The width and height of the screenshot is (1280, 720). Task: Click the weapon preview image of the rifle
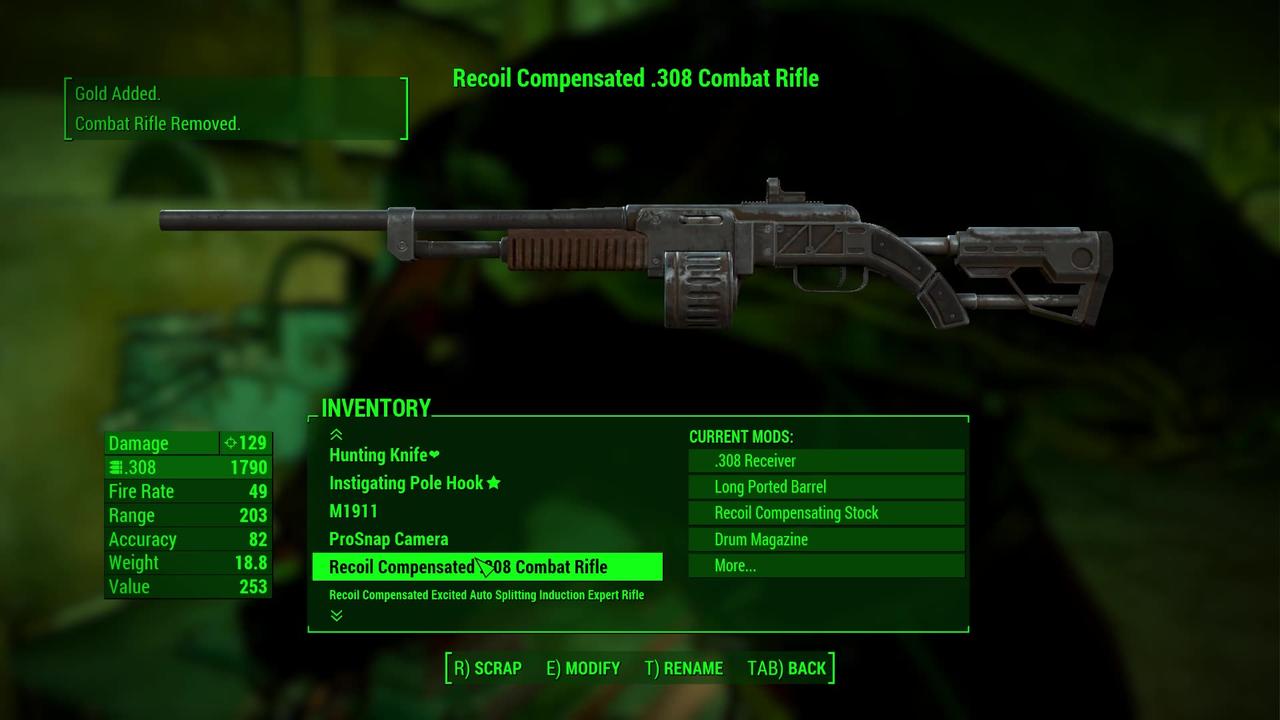(x=640, y=250)
